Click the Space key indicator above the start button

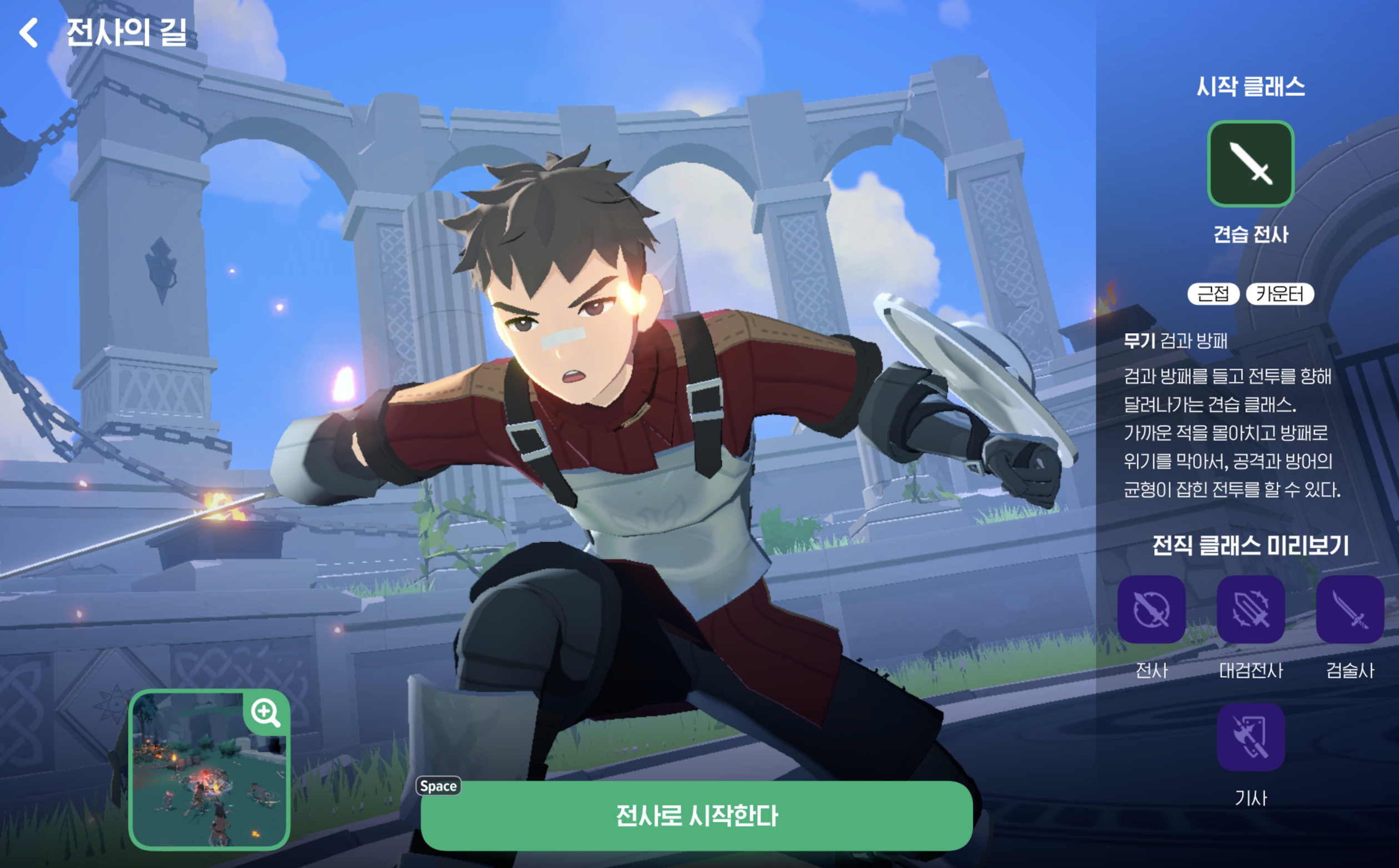(438, 786)
